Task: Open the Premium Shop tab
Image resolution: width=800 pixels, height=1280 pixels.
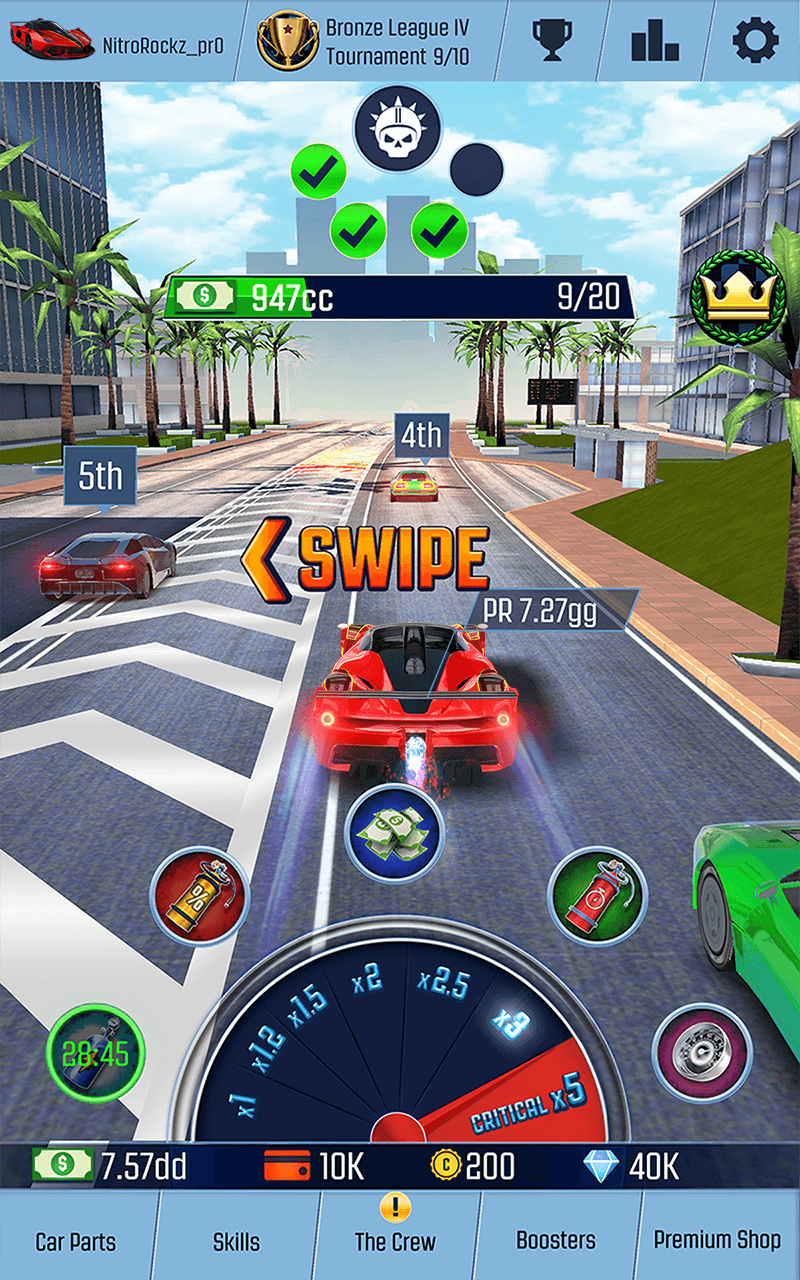Action: [717, 1241]
